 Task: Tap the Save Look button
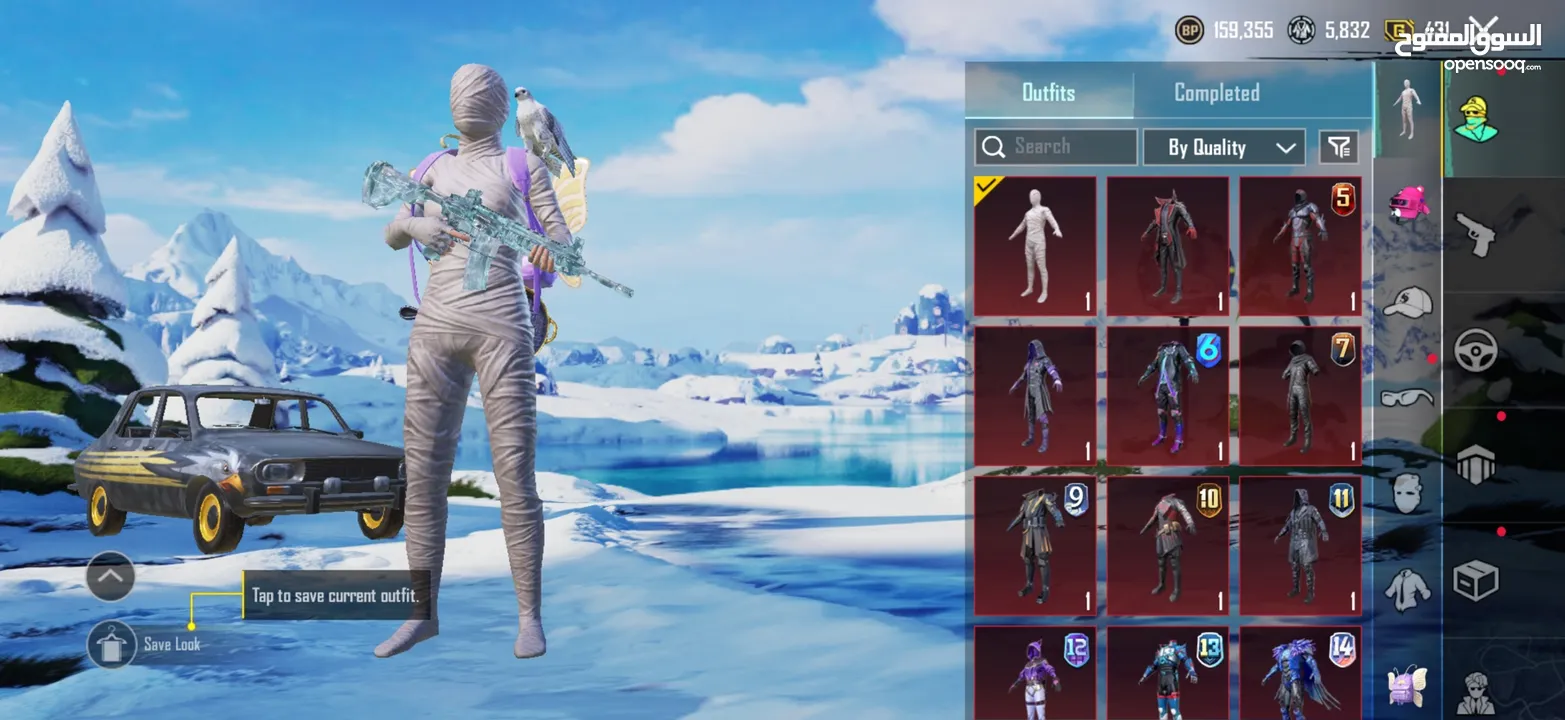pos(112,644)
